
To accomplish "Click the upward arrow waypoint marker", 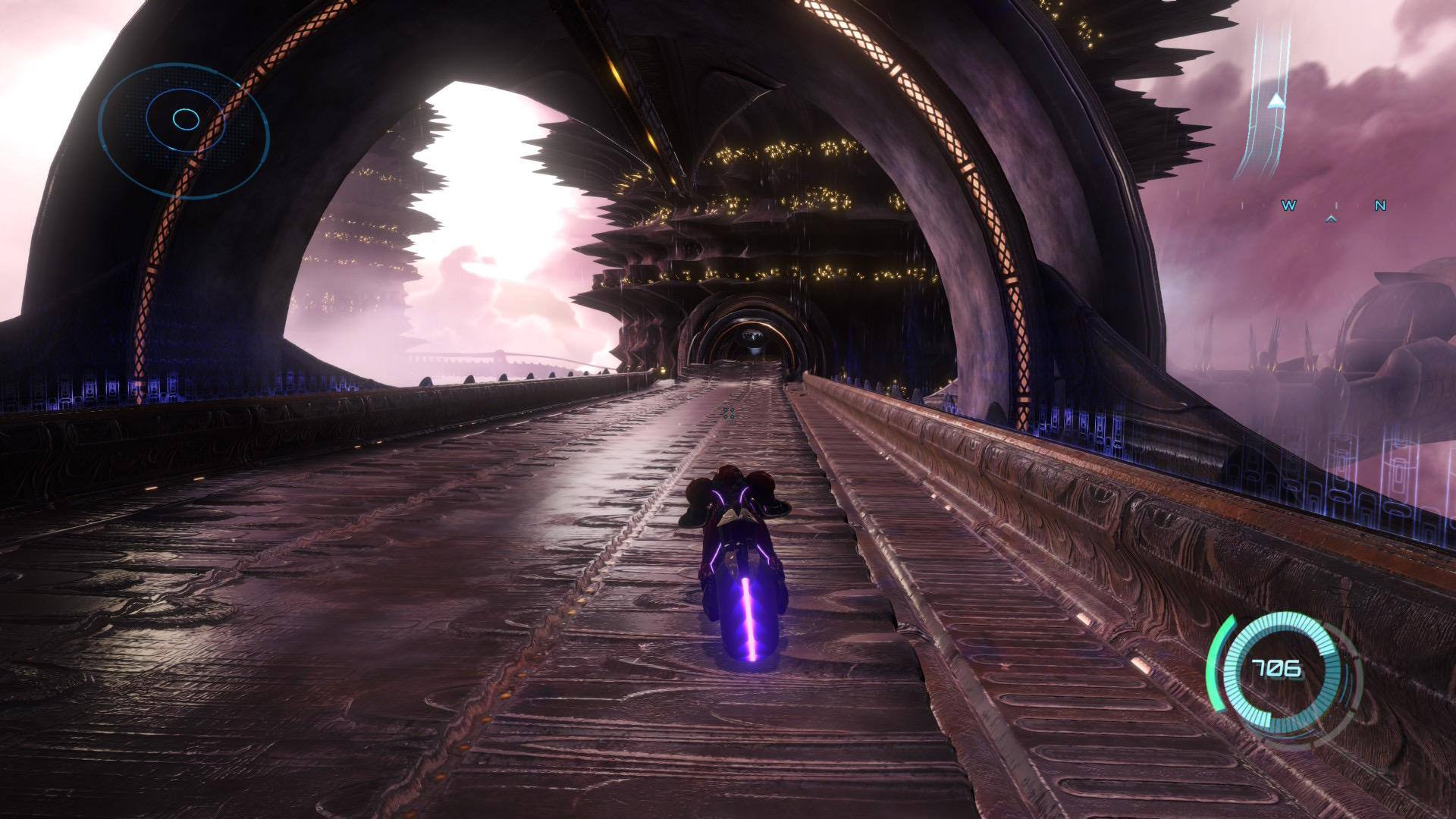I will 1277,100.
